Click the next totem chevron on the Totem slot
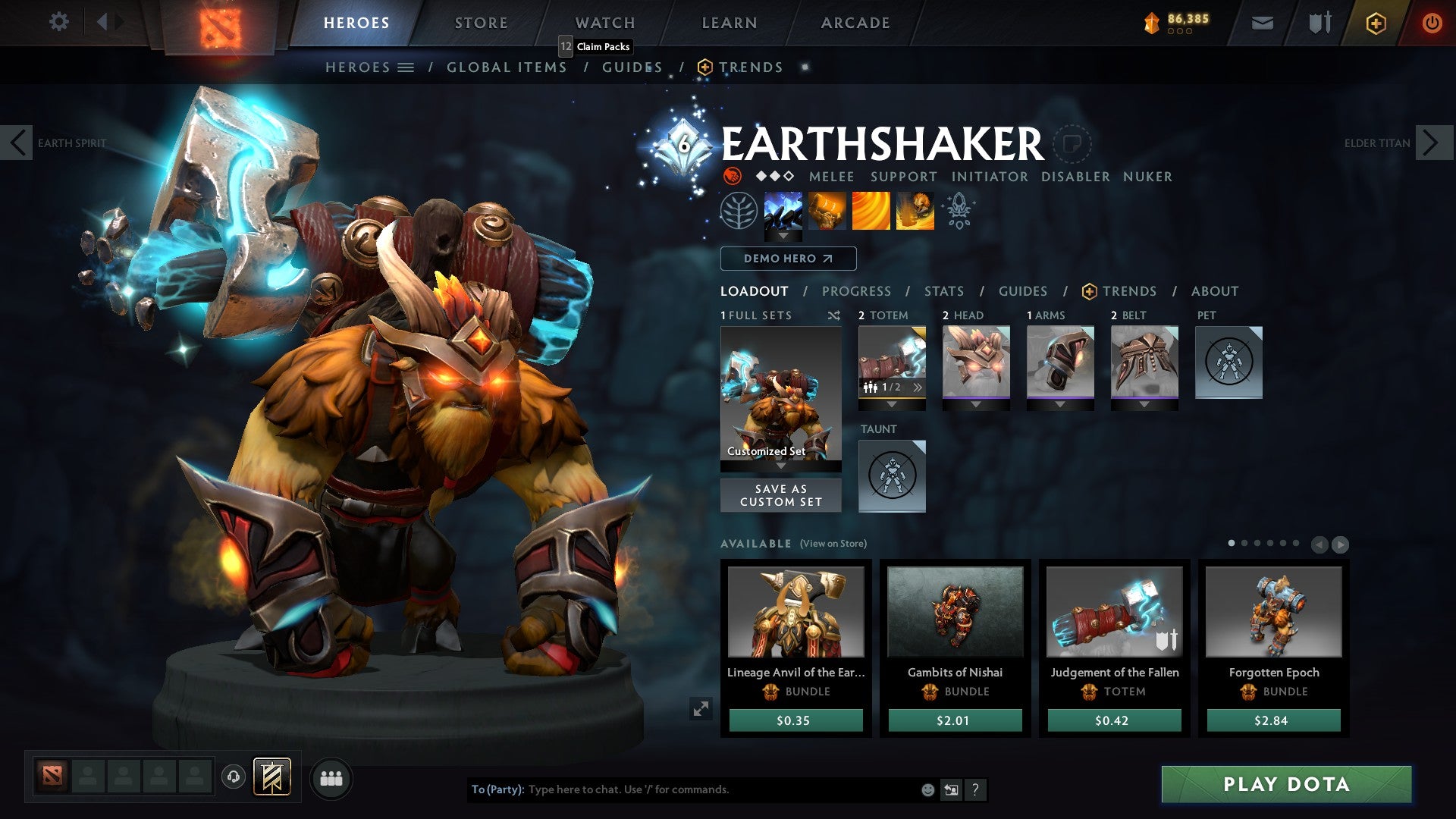Image resolution: width=1456 pixels, height=819 pixels. [918, 387]
